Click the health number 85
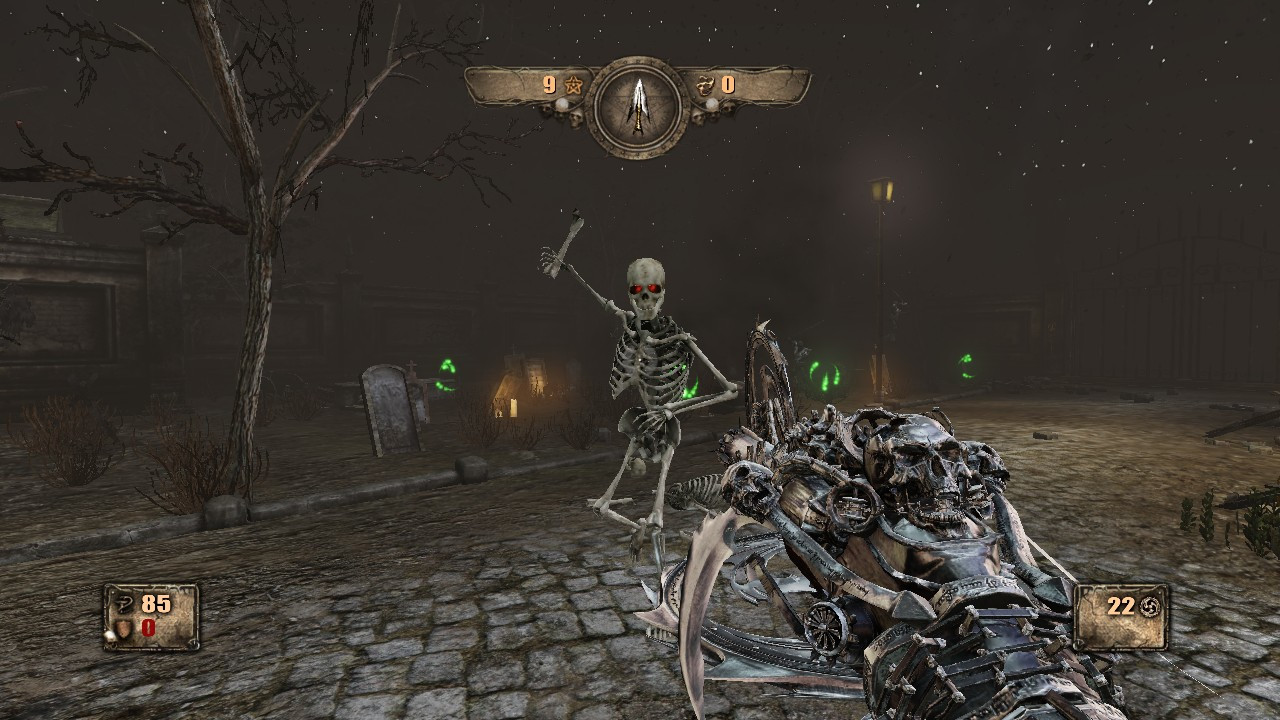Screen dimensions: 1280x720 [x=154, y=604]
